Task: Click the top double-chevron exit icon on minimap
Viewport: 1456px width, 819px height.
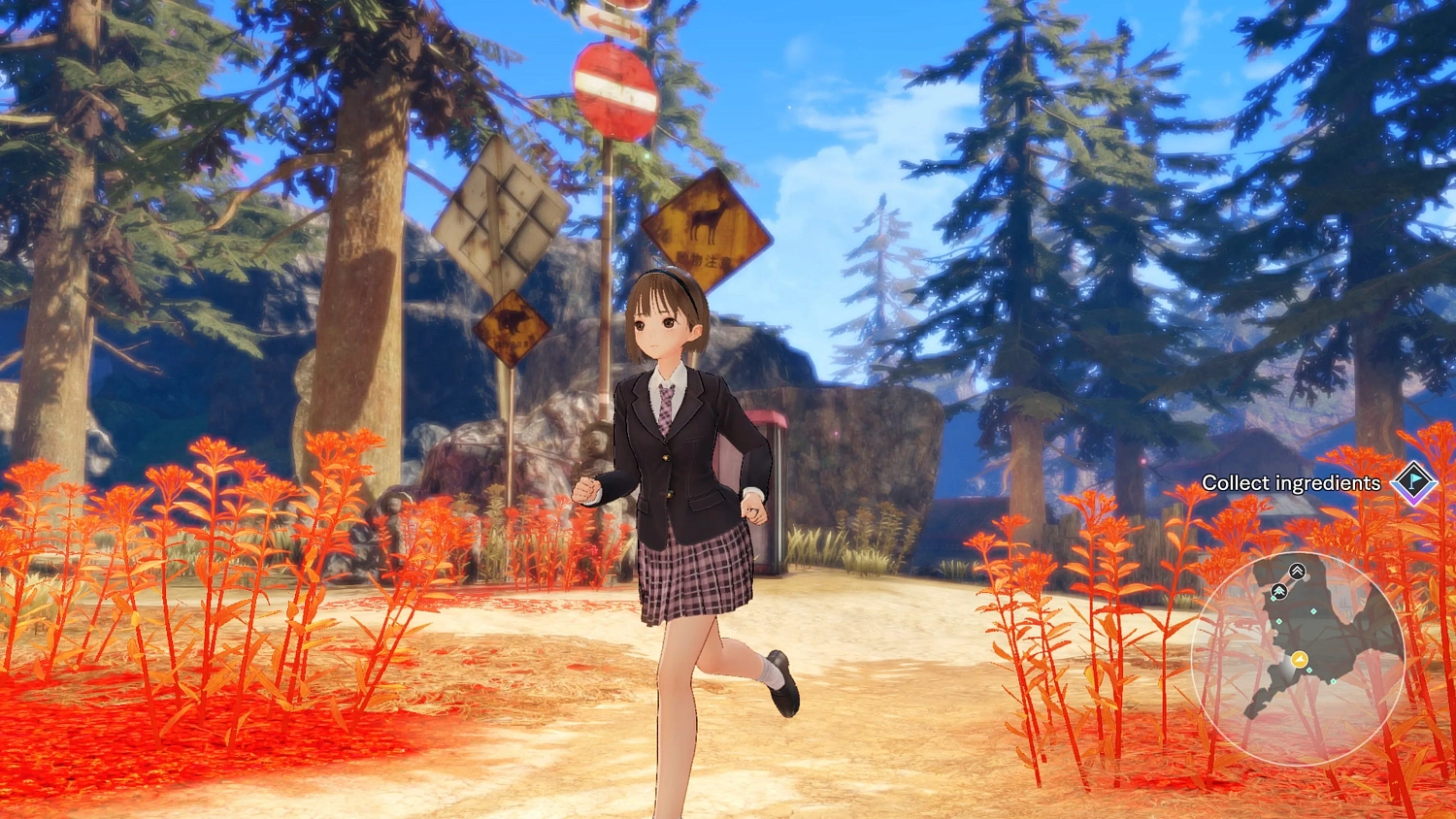Action: pos(1297,572)
